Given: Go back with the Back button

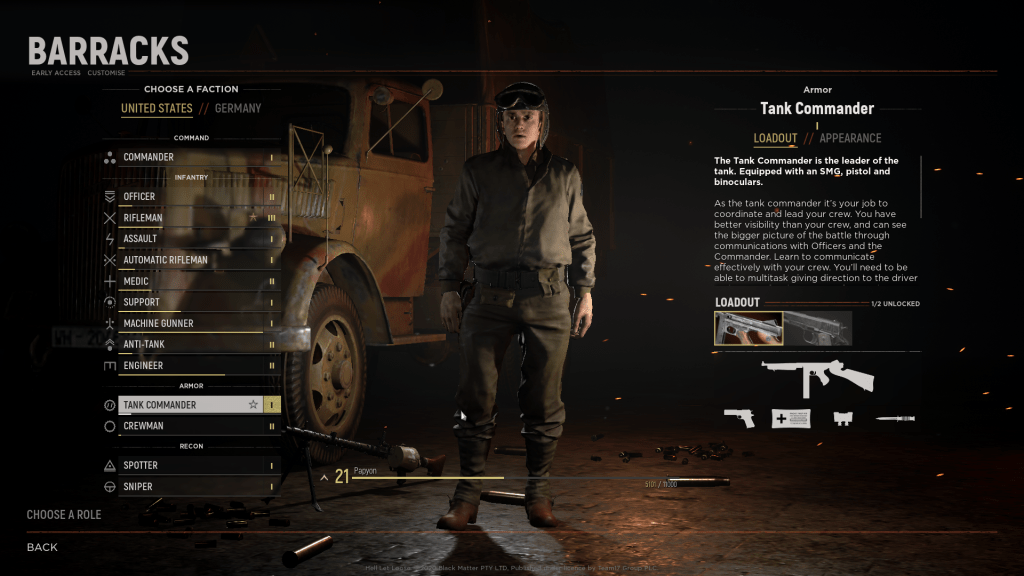Looking at the screenshot, I should point(42,547).
